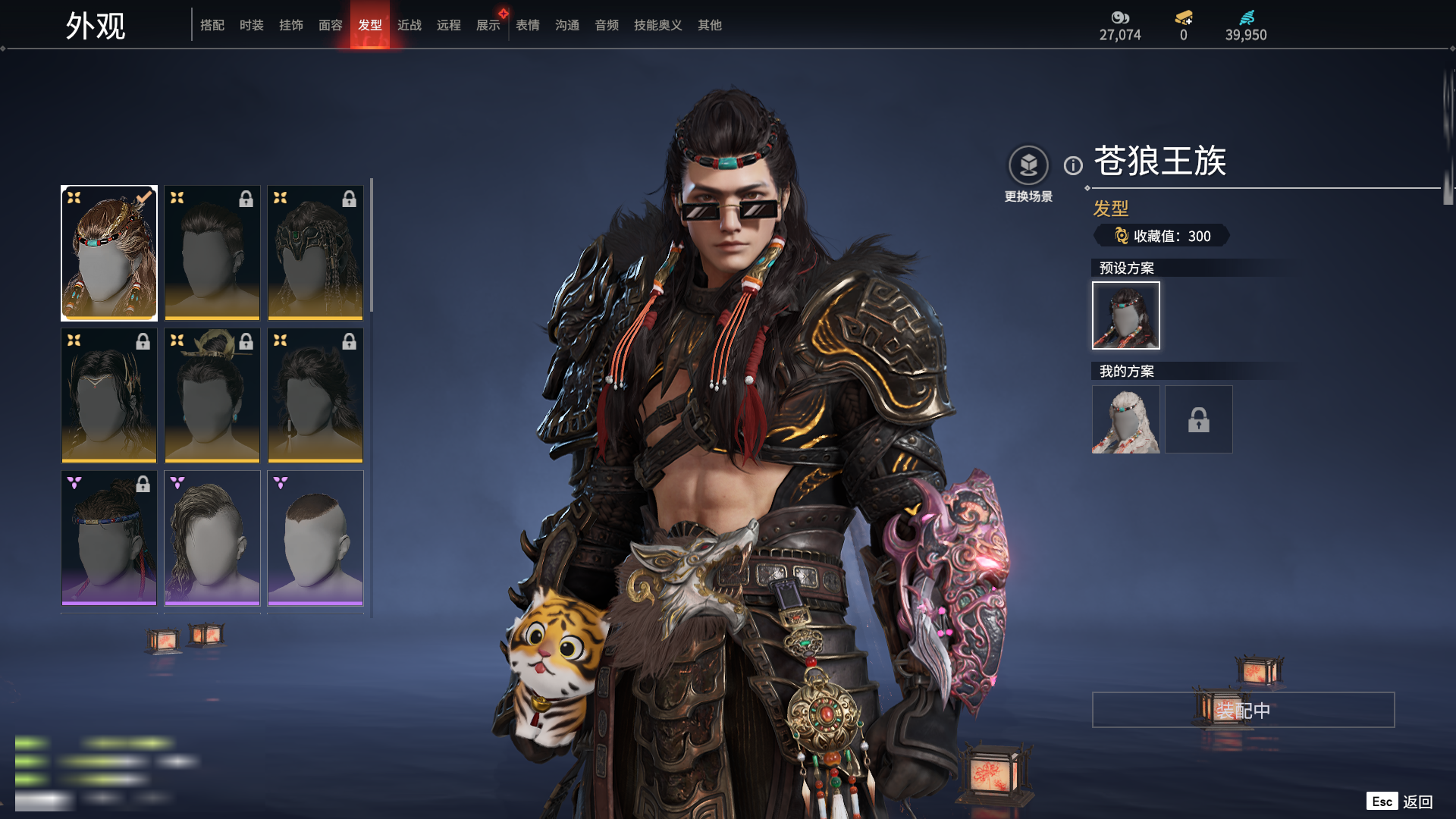Open the 展示 tab

[488, 25]
